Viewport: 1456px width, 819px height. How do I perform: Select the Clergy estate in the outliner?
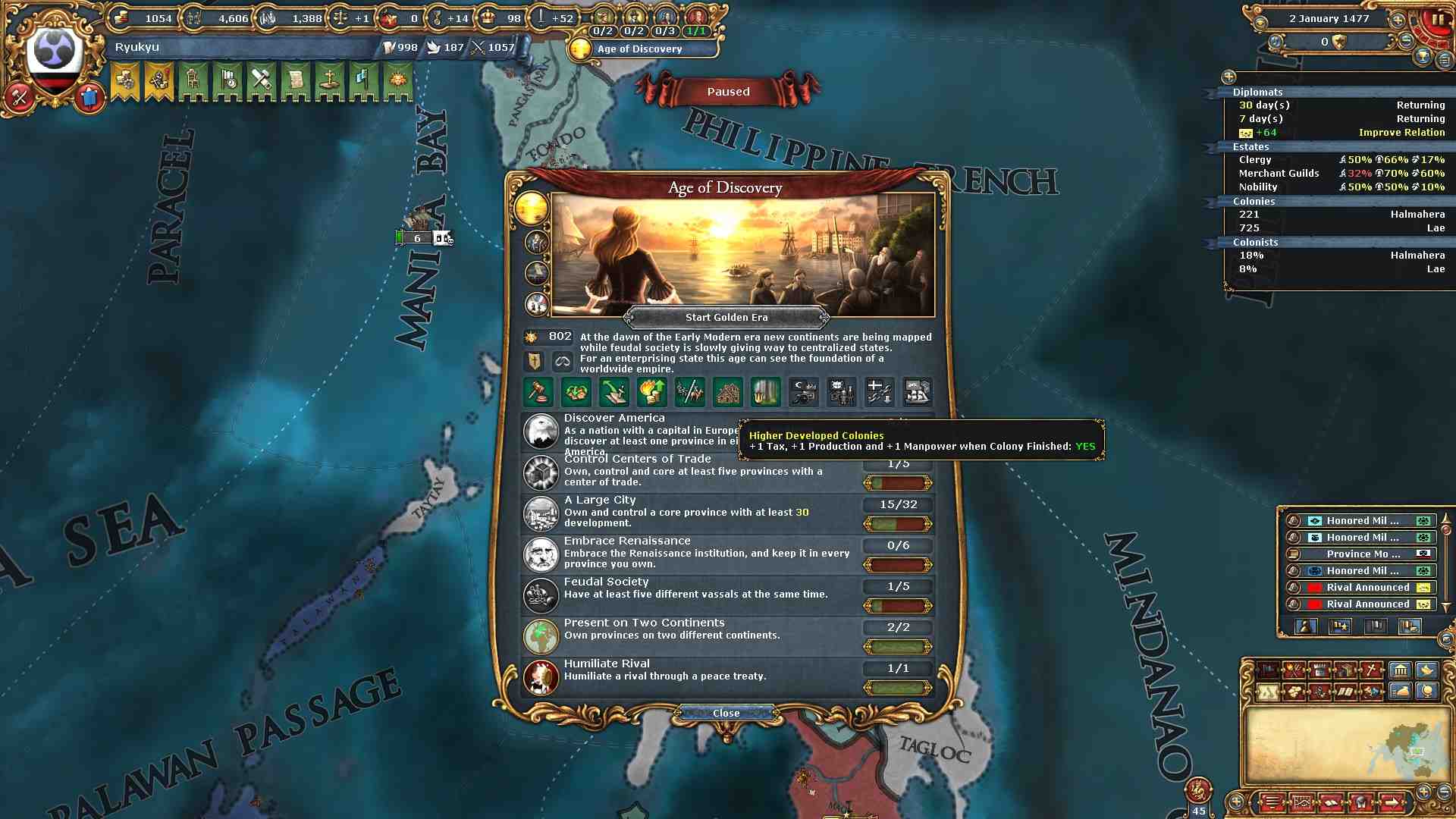click(1255, 159)
